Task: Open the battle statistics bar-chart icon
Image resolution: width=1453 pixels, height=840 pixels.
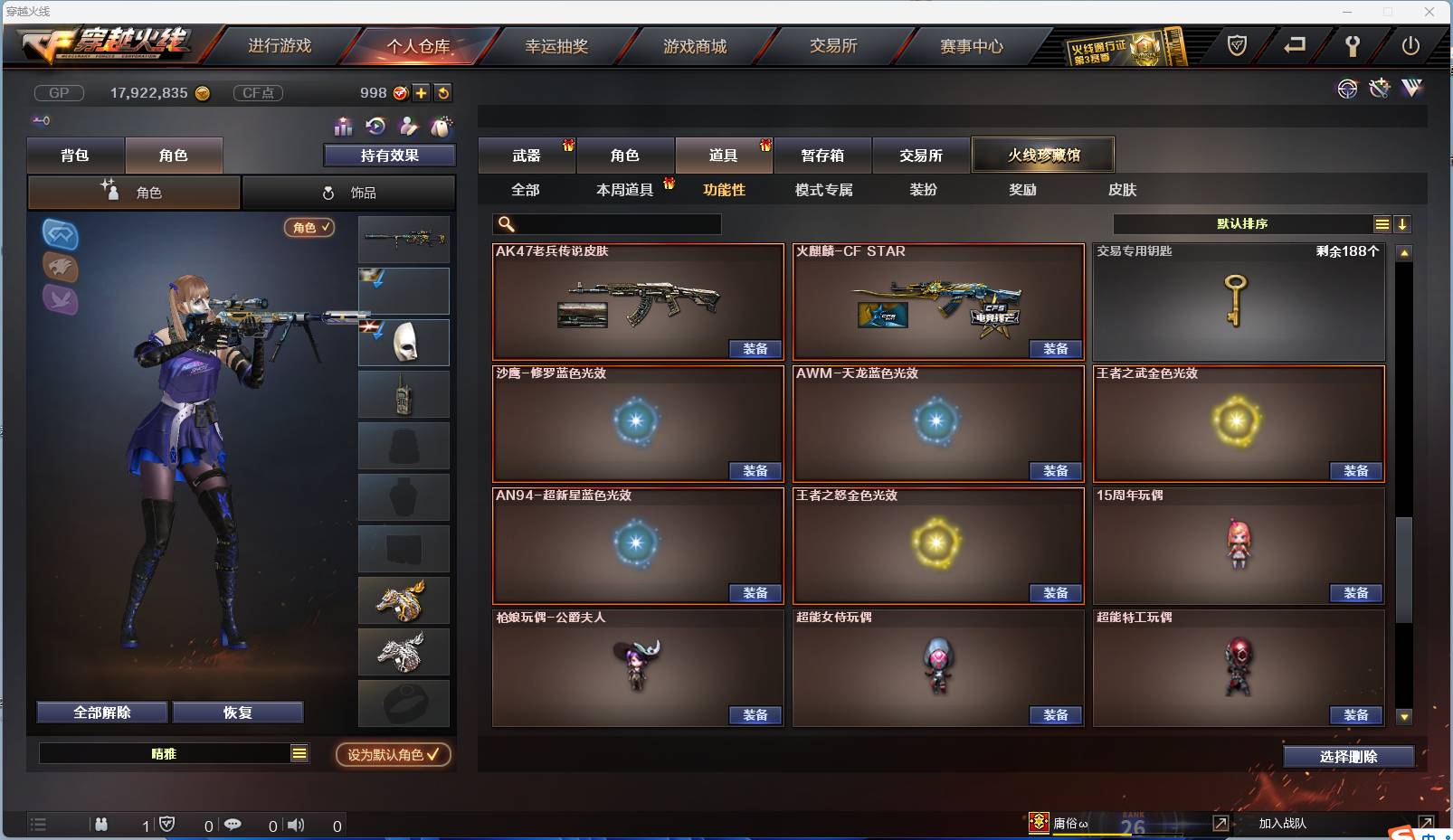Action: coord(344,127)
